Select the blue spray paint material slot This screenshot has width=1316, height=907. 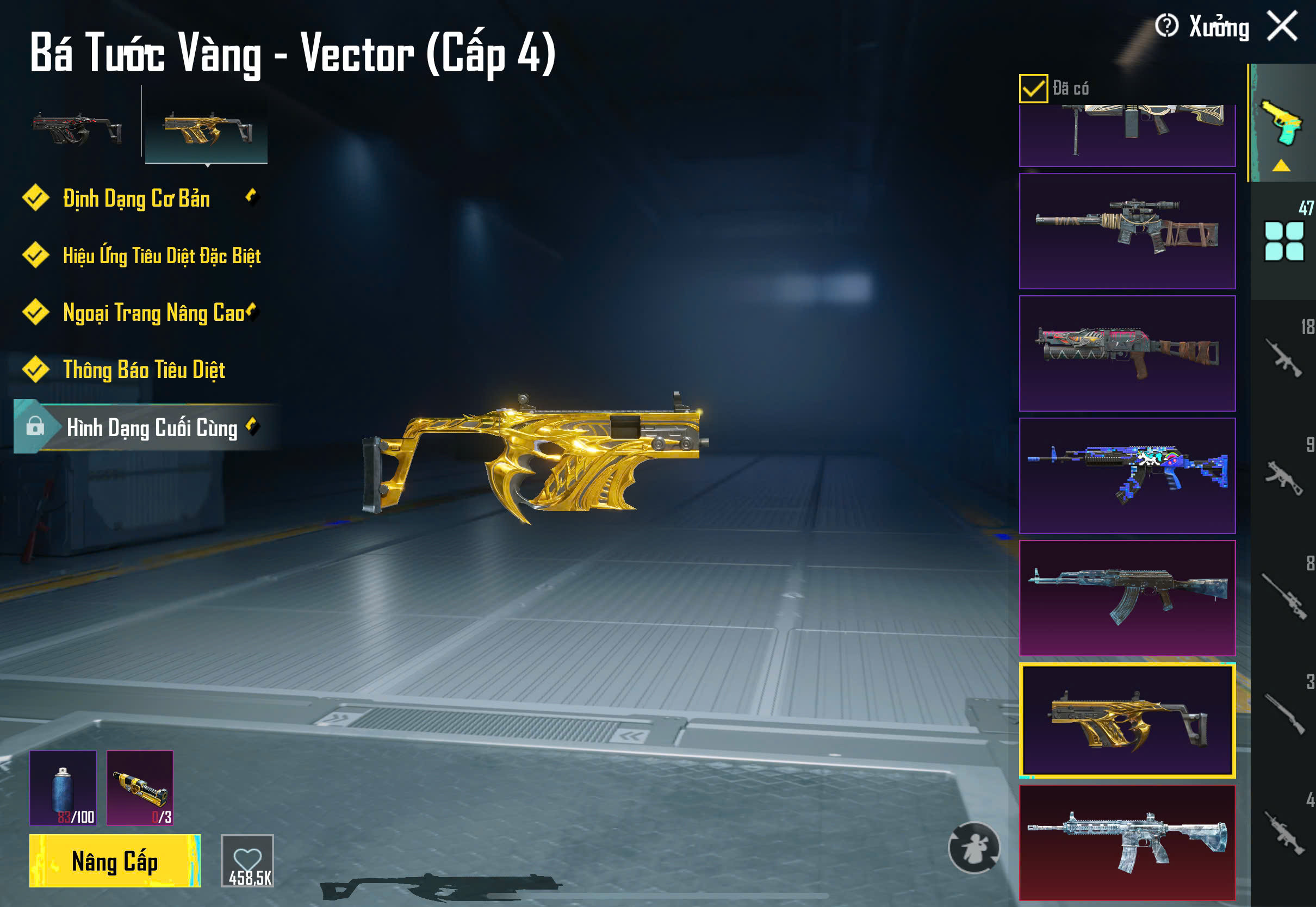click(x=63, y=788)
